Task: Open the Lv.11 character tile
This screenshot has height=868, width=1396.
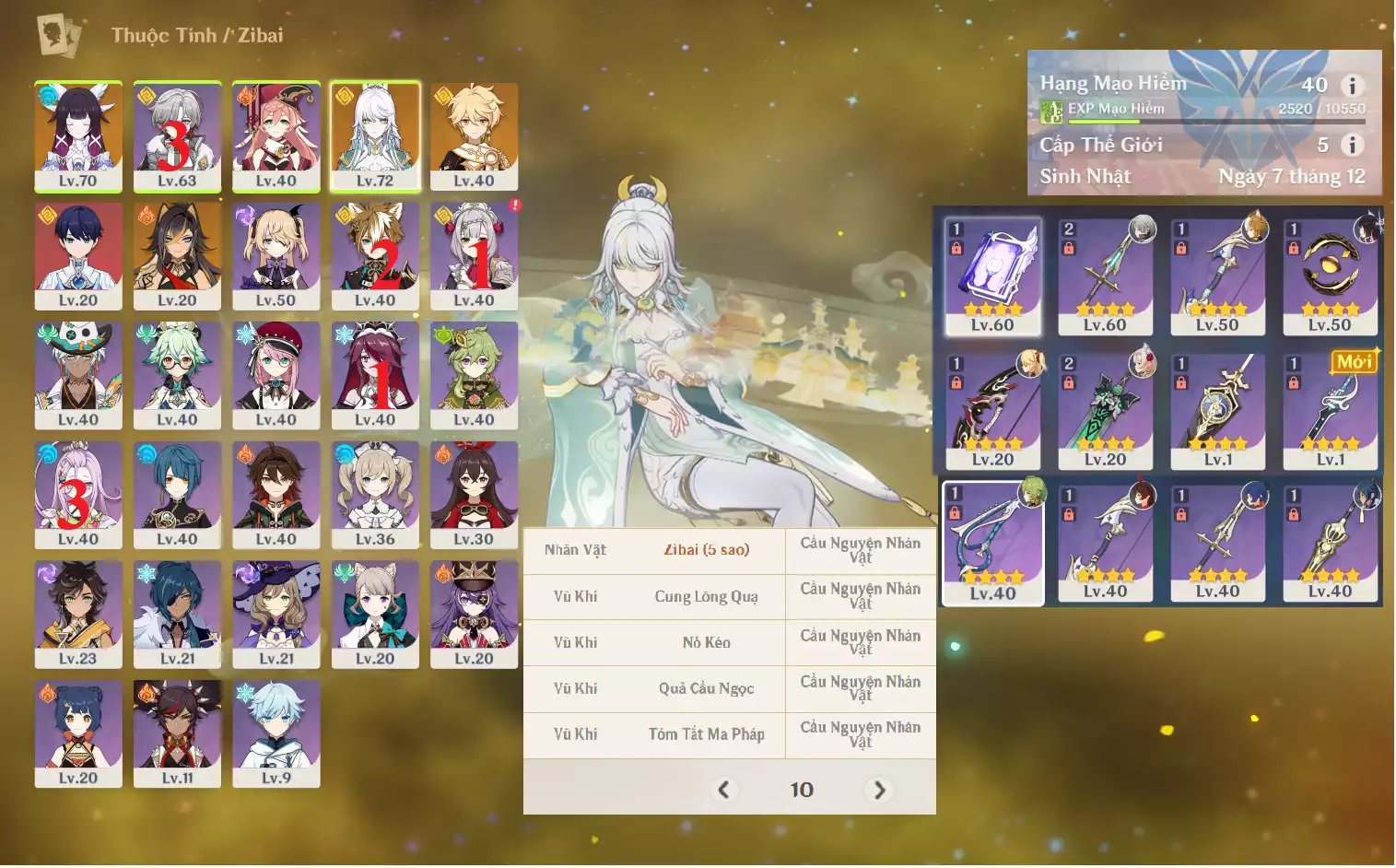Action: click(177, 733)
